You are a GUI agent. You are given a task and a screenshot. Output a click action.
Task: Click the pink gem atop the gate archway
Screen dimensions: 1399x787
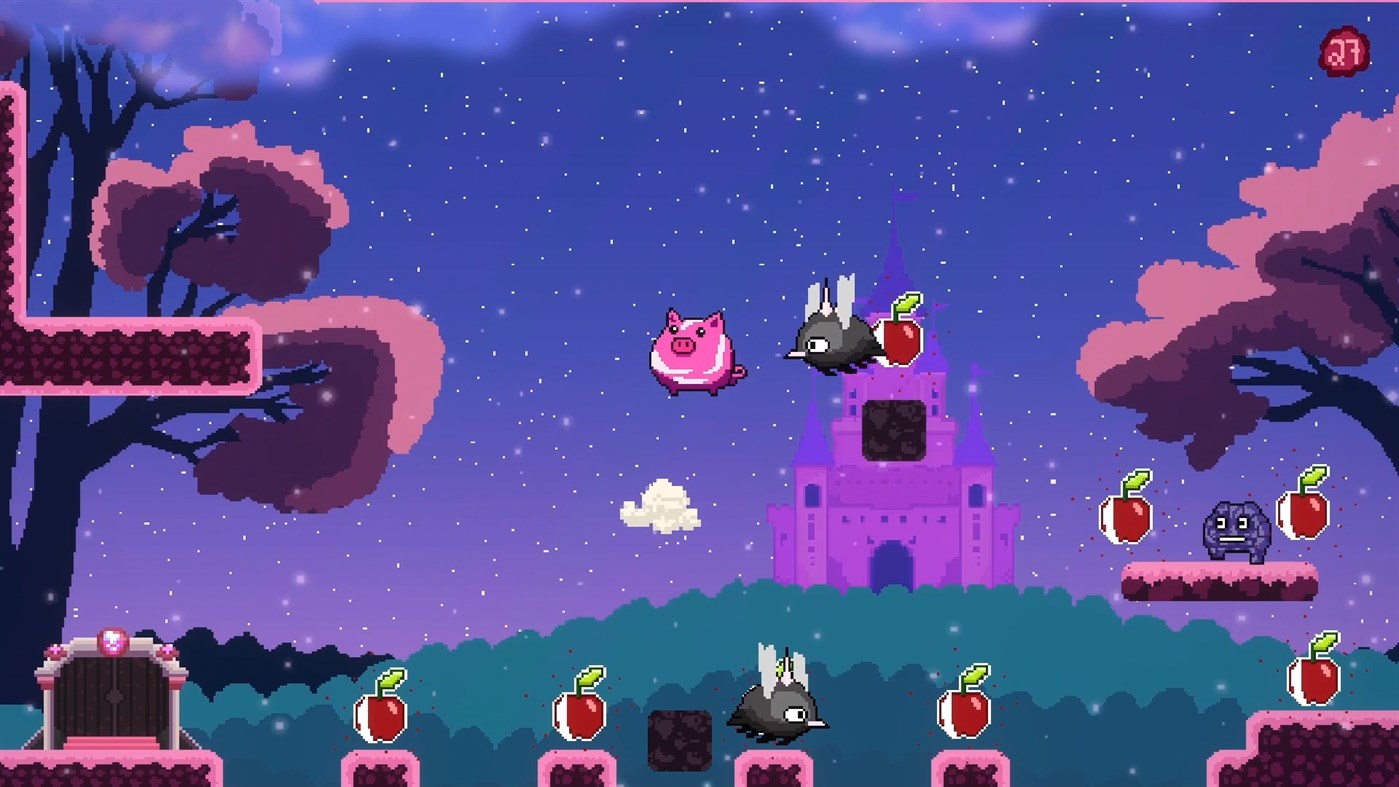(112, 642)
